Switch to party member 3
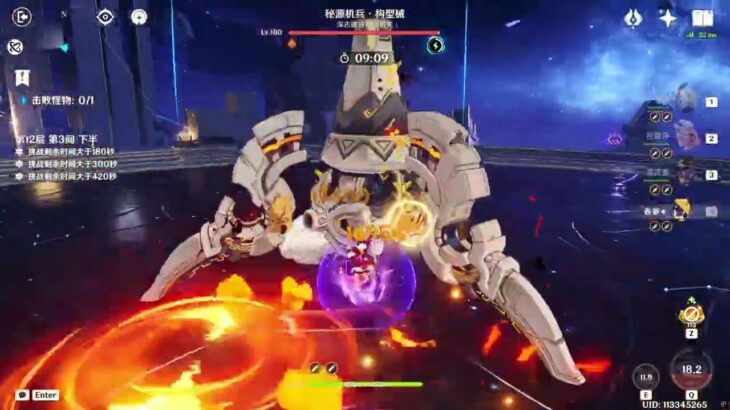The image size is (730, 410). click(688, 174)
